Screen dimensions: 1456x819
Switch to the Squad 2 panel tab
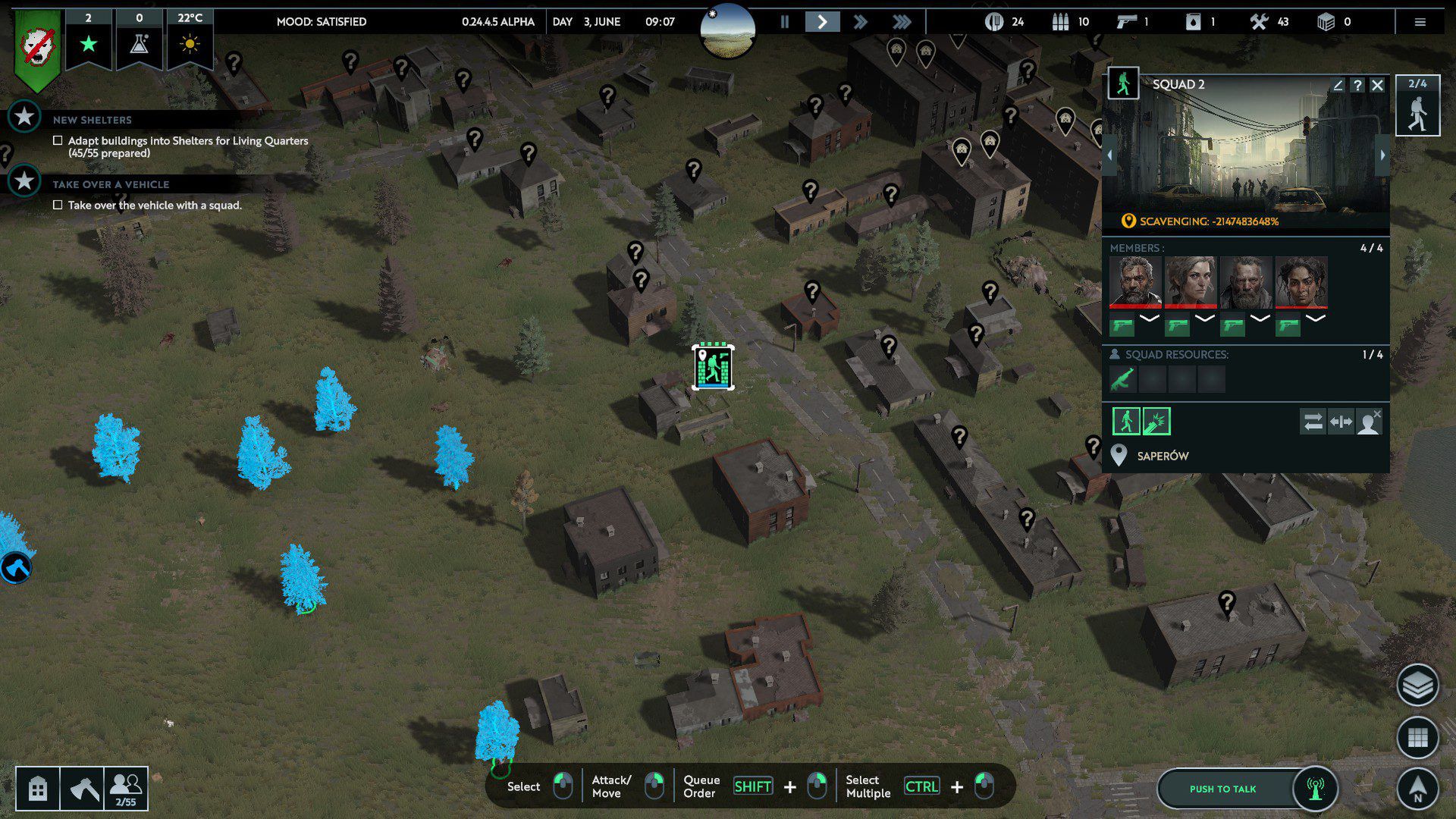pos(1417,106)
